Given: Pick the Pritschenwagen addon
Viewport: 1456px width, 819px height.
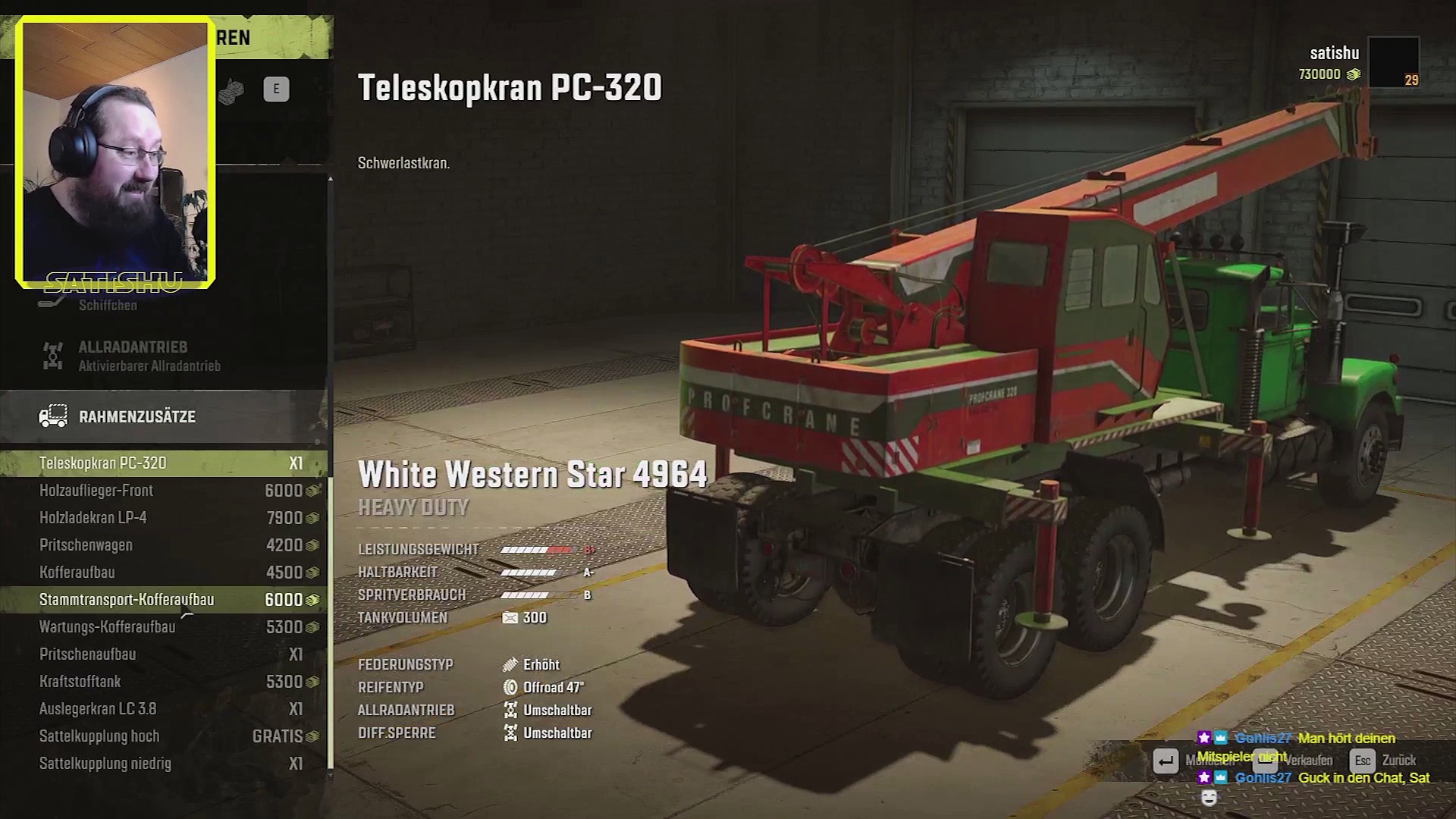Looking at the screenshot, I should tap(163, 545).
